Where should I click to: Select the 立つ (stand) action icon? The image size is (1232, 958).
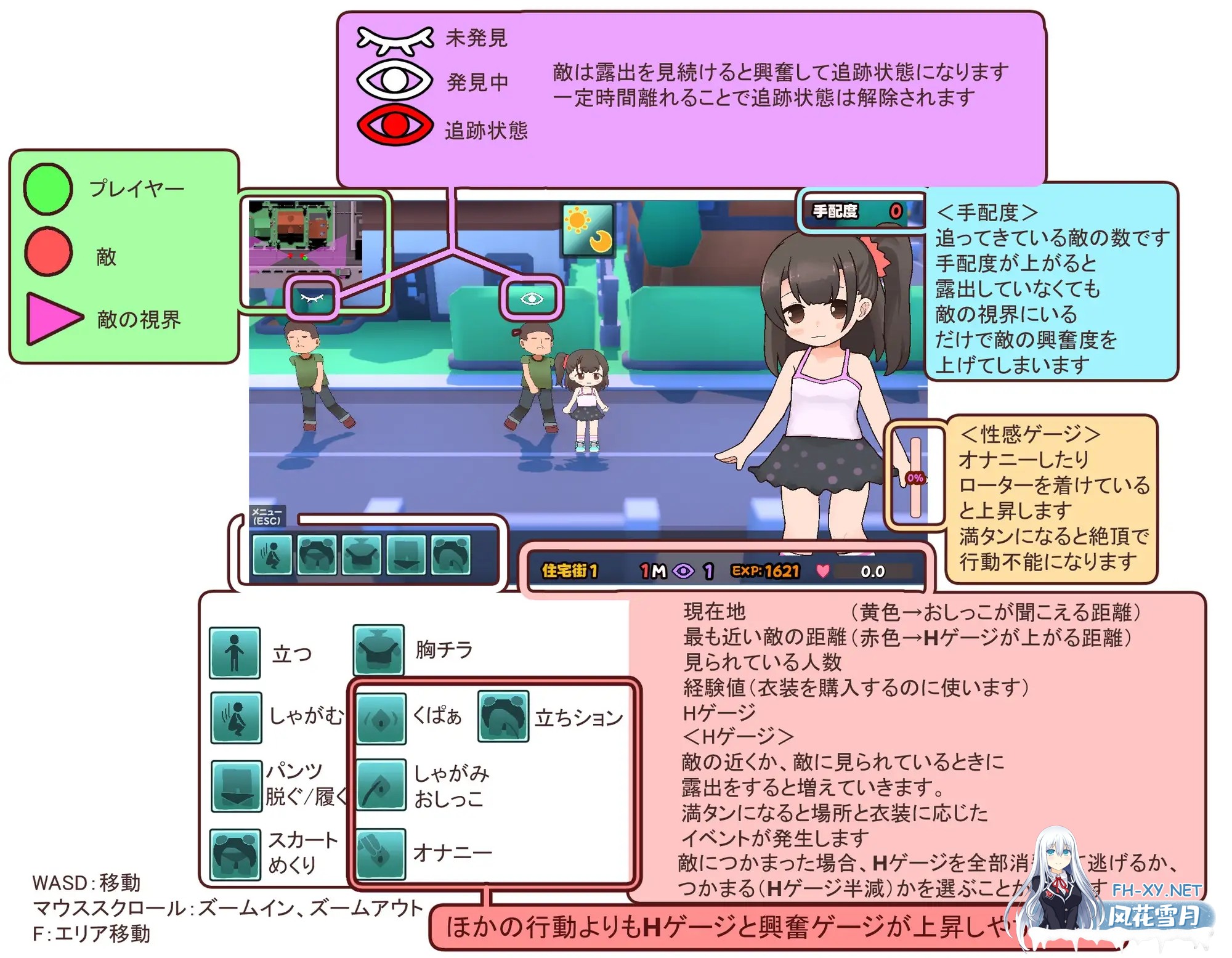click(x=235, y=653)
